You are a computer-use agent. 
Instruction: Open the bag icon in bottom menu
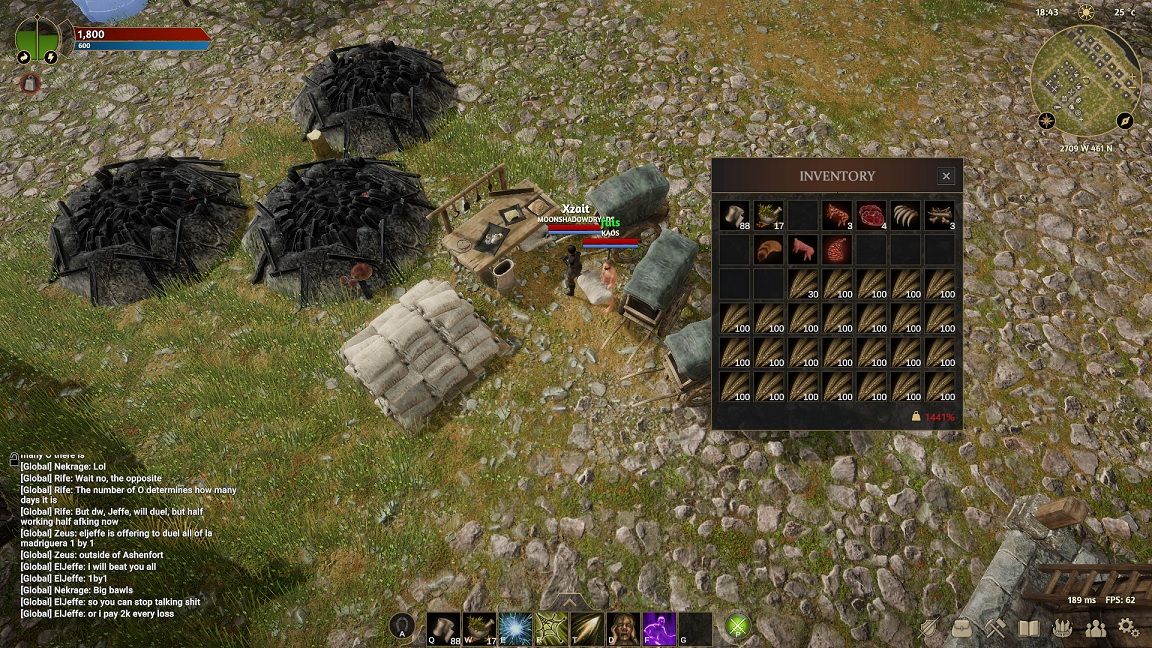pos(961,628)
